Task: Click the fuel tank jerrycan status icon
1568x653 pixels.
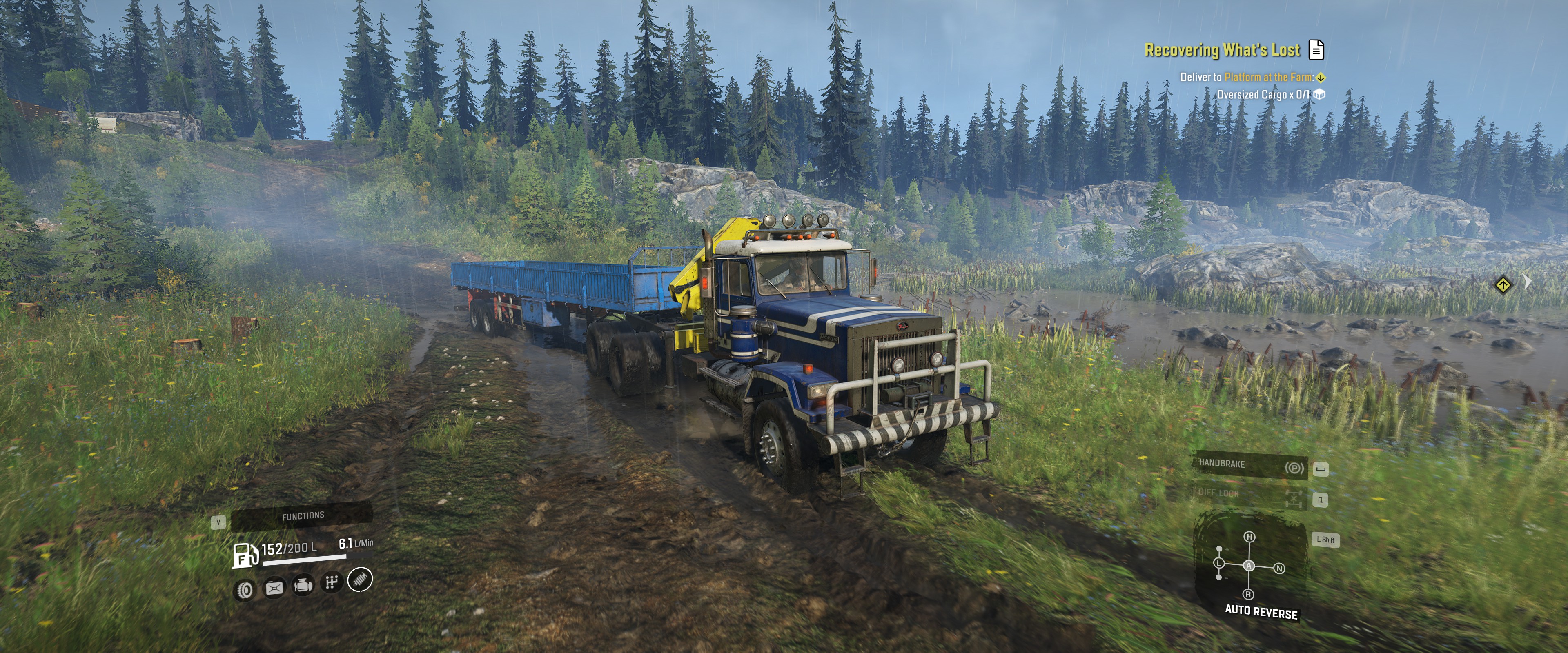Action: pyautogui.click(x=274, y=588)
